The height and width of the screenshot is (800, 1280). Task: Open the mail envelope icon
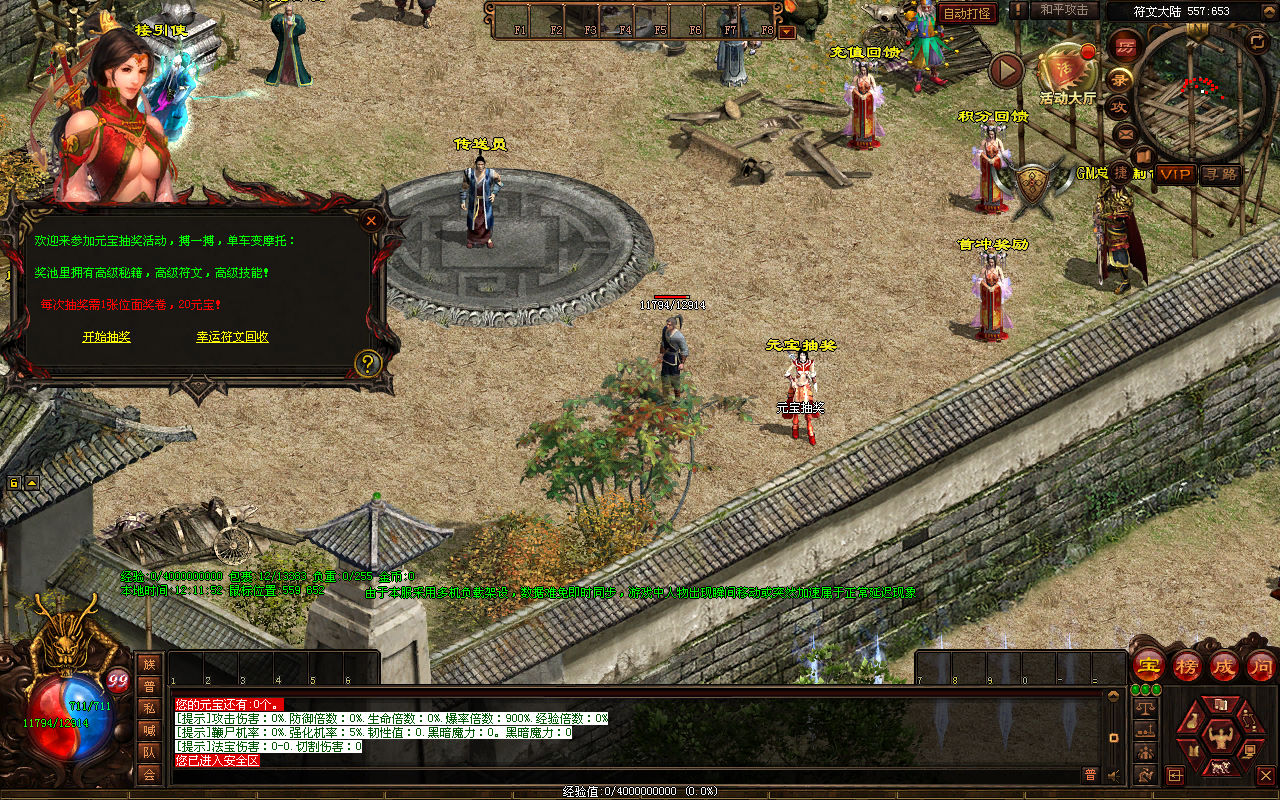(1126, 133)
